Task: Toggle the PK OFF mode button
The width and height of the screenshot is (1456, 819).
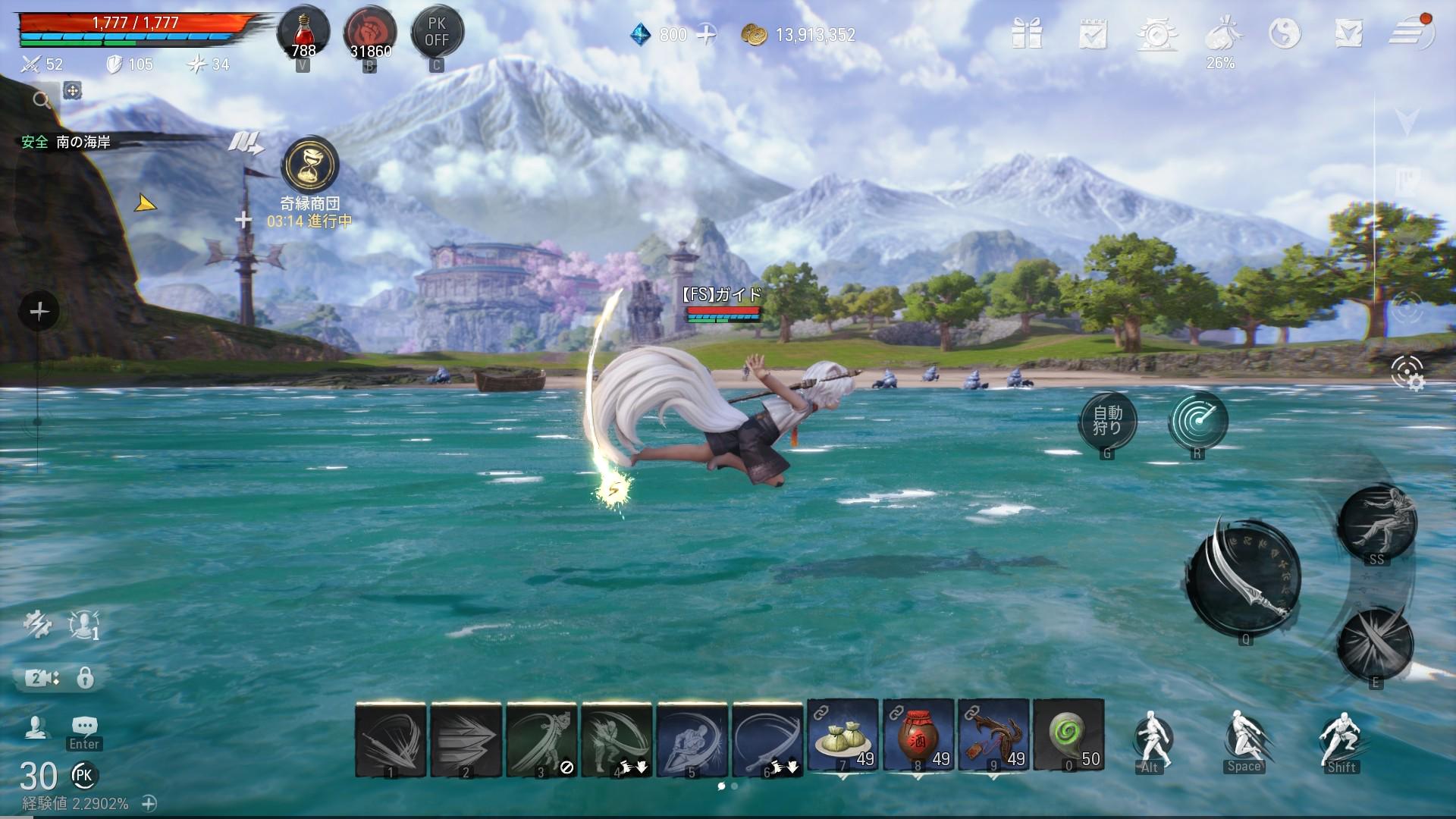Action: pos(437,33)
